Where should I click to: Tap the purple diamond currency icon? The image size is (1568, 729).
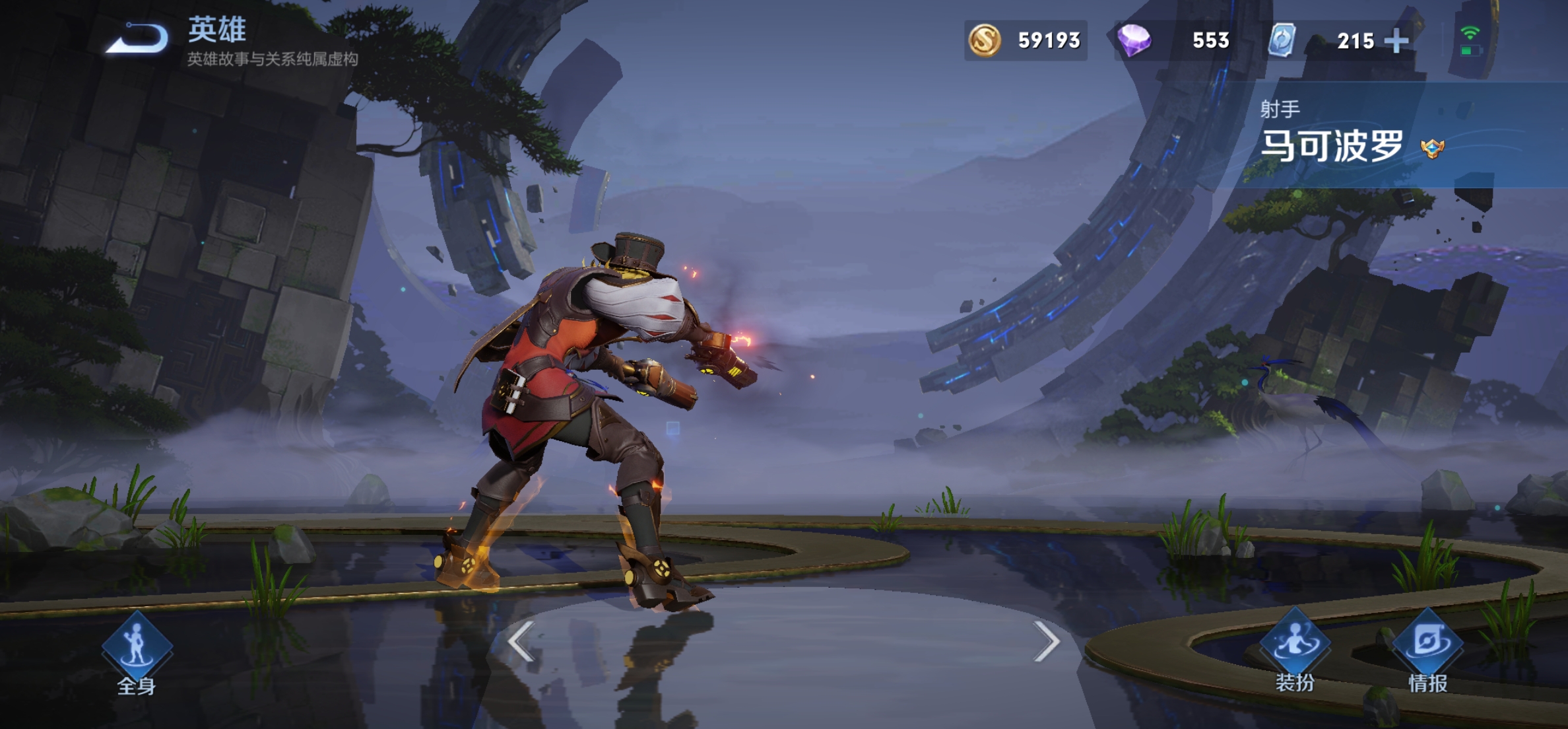[x=1134, y=40]
